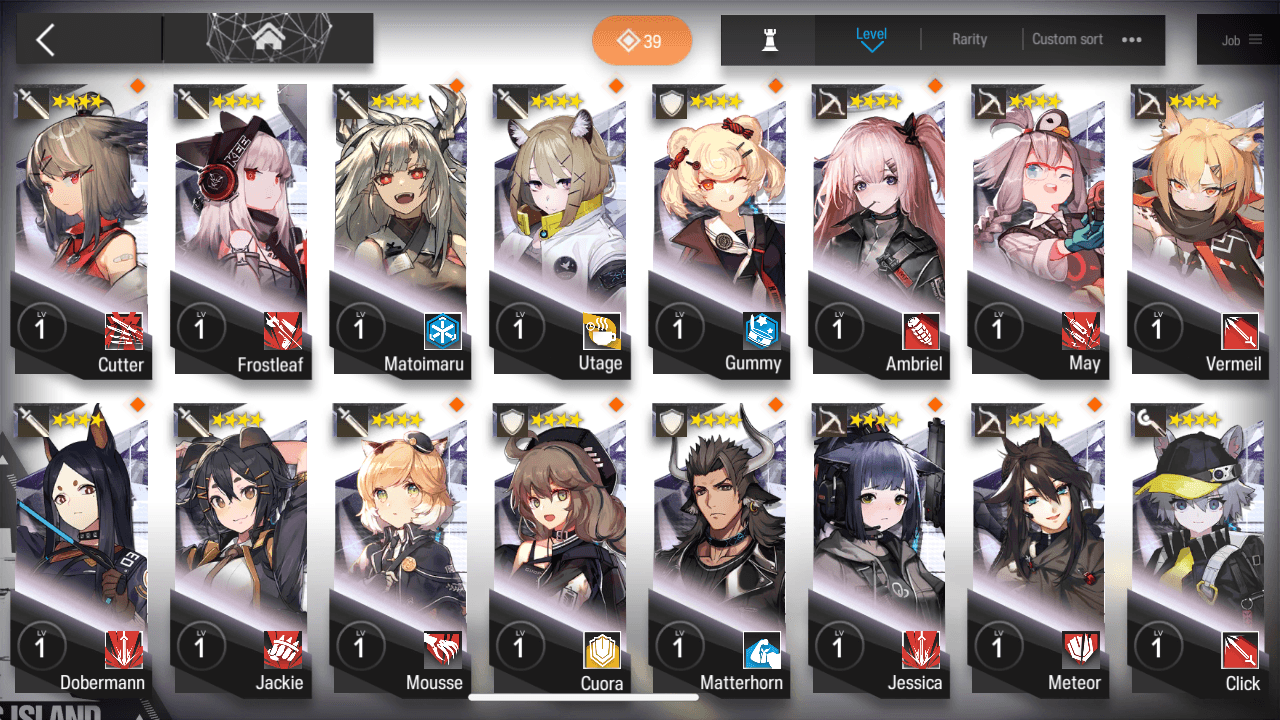Image resolution: width=1280 pixels, height=720 pixels.
Task: Select the May operator card
Action: (1037, 230)
